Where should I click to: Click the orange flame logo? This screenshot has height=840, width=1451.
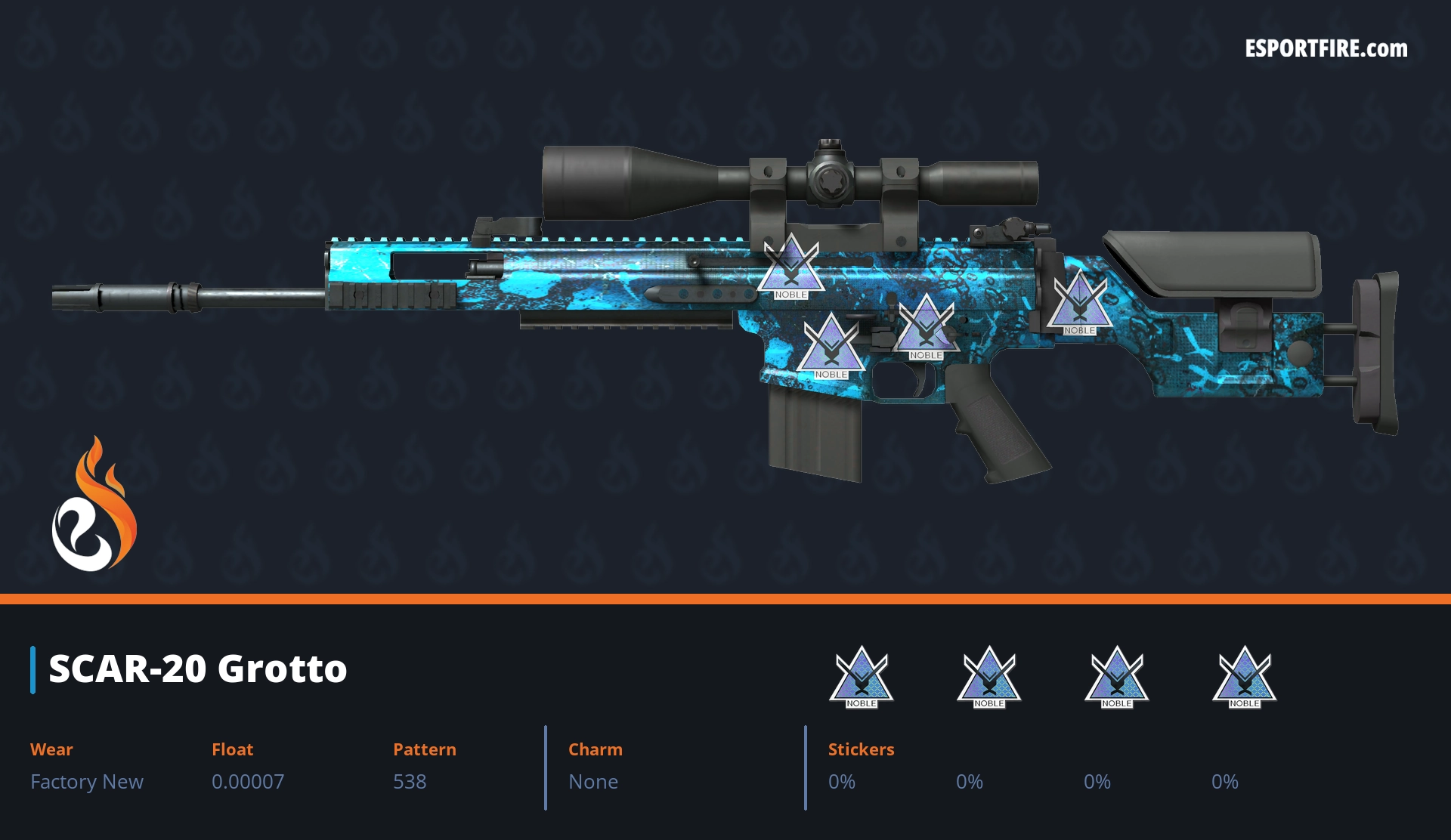coord(94,505)
